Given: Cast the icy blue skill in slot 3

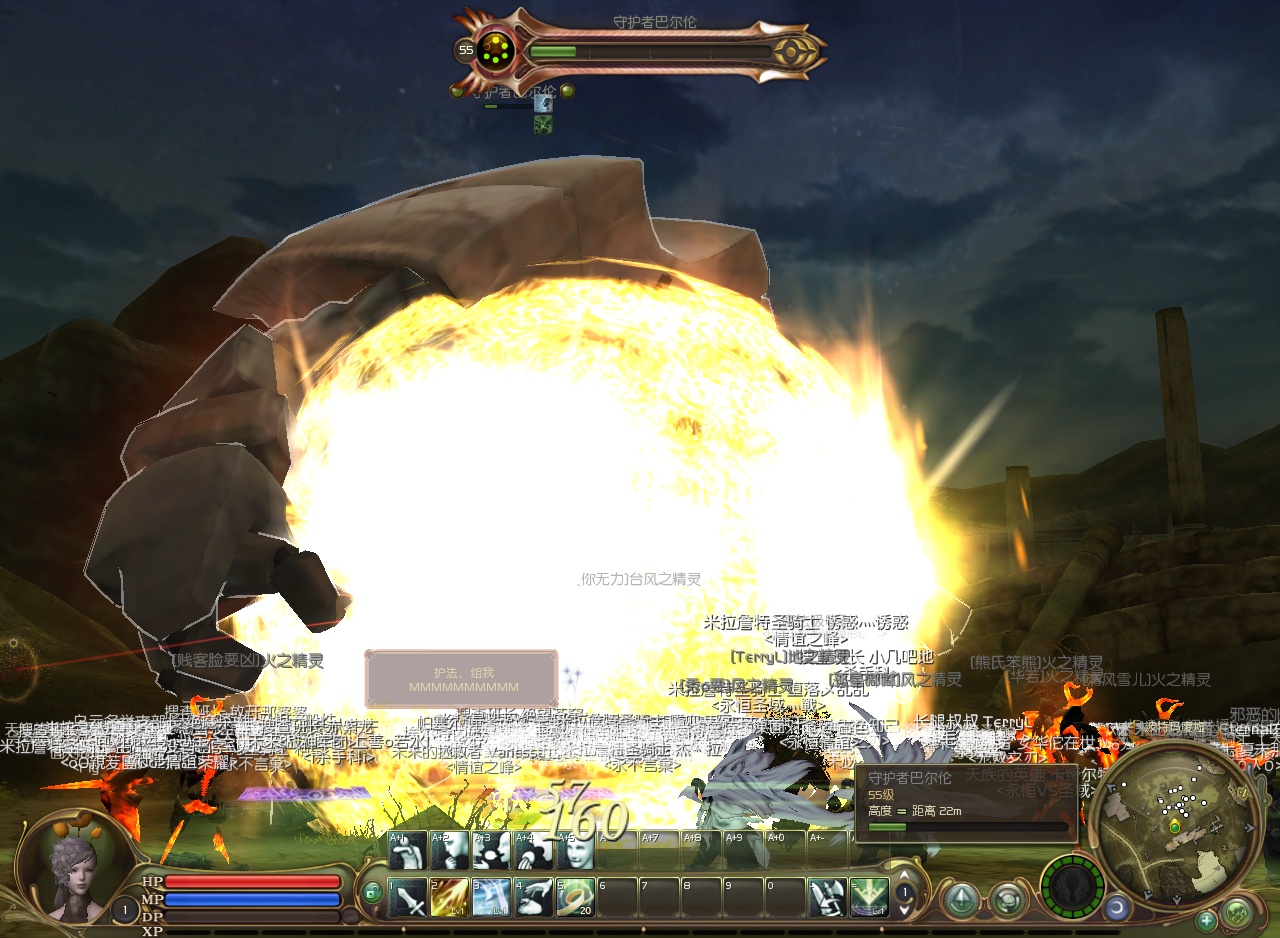Looking at the screenshot, I should pyautogui.click(x=491, y=897).
